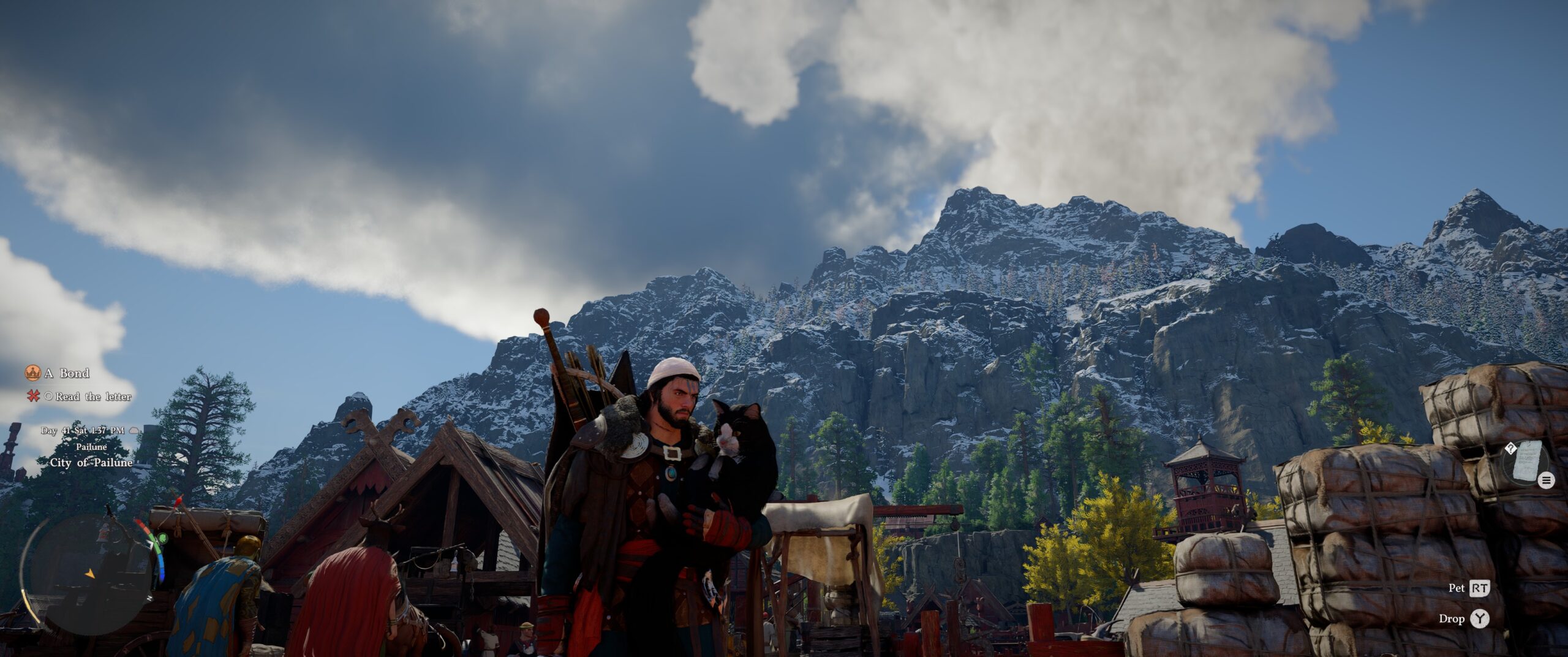Click the circular minimap

pyautogui.click(x=89, y=573)
